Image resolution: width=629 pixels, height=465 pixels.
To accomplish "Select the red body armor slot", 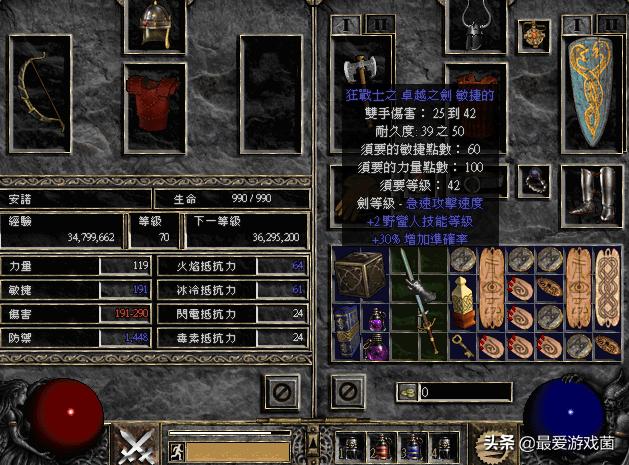I will 156,98.
